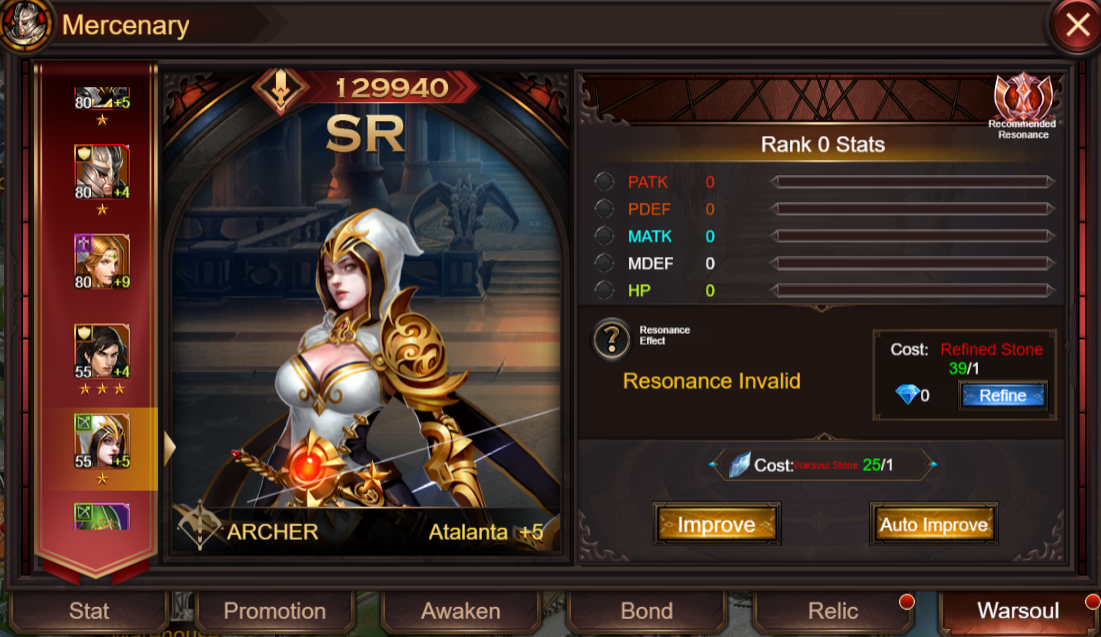This screenshot has width=1101, height=637.
Task: Show Resonance Effect question mark help
Action: coord(612,340)
